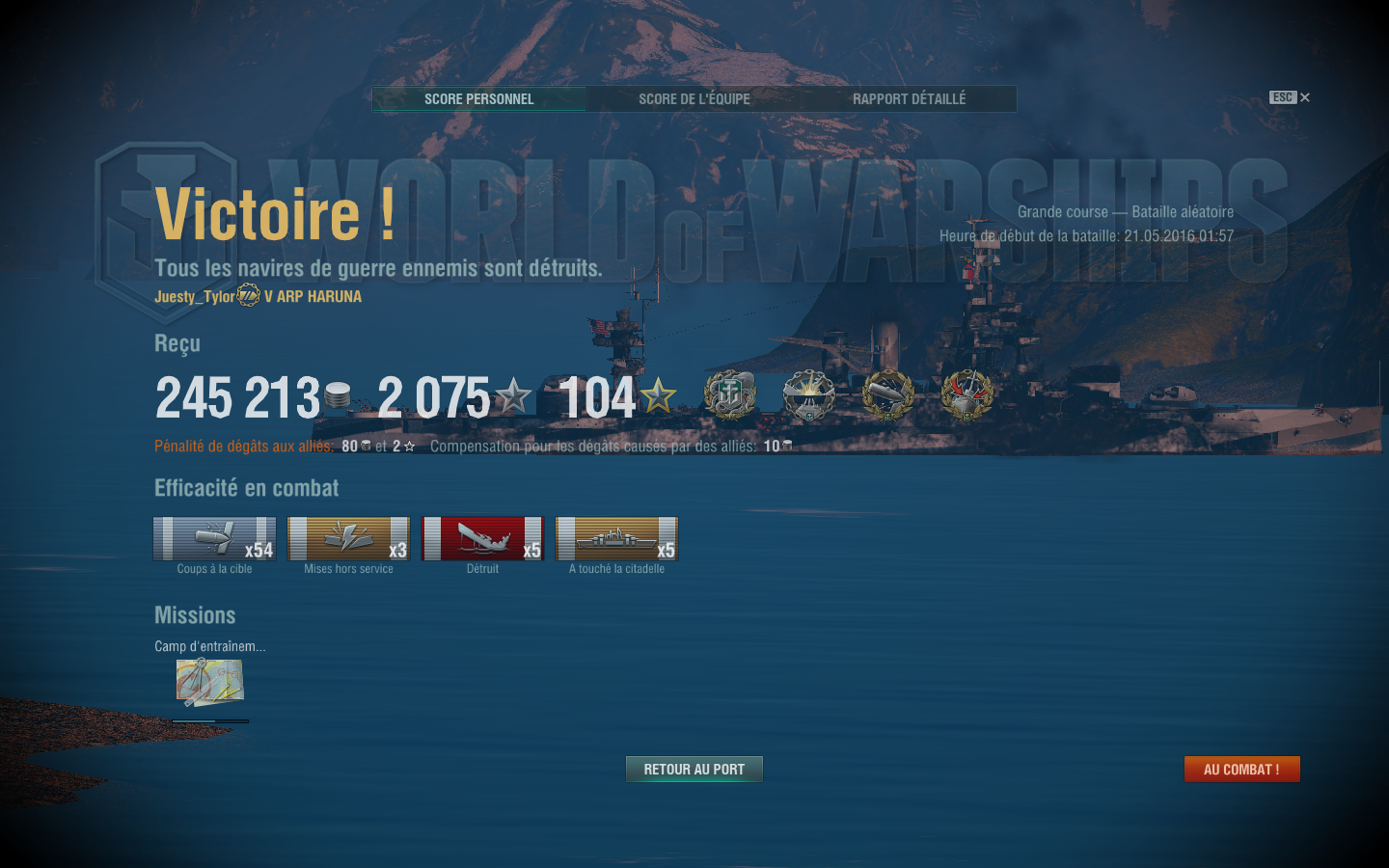Click Retour au Port button
This screenshot has height=868, width=1389.
coord(694,769)
